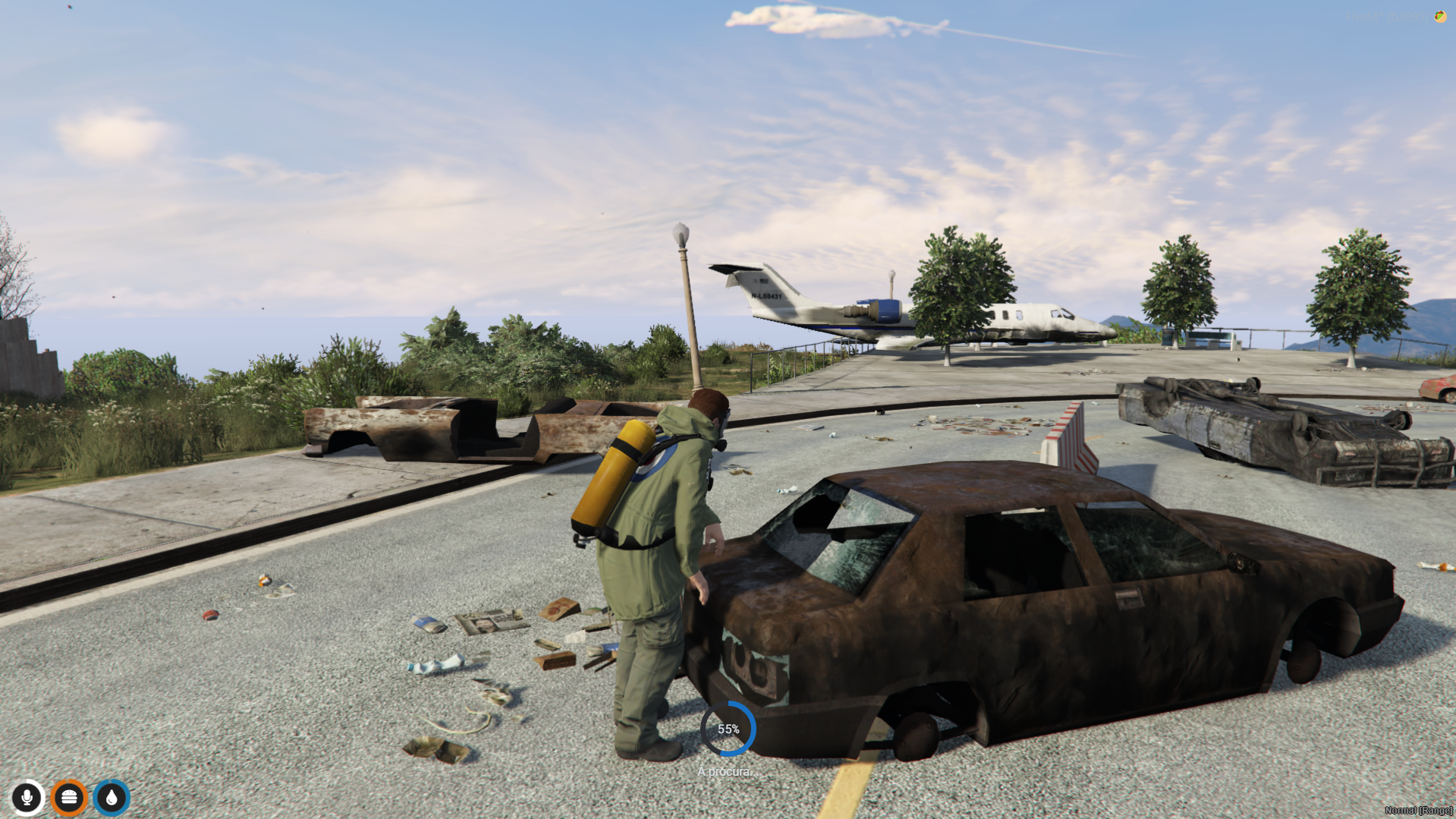
Task: Select the burger hunger status icon
Action: [x=69, y=798]
